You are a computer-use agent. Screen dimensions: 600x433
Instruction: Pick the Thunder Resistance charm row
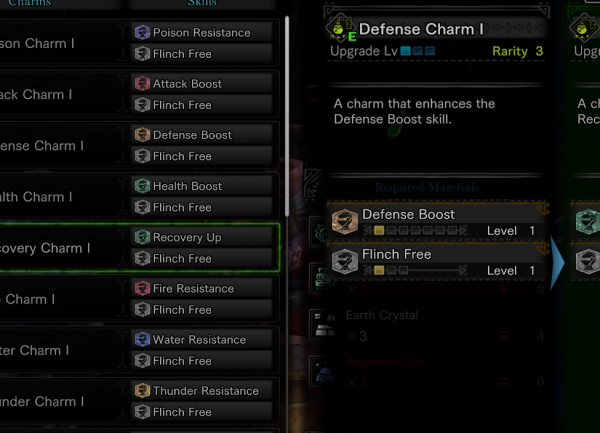click(140, 401)
